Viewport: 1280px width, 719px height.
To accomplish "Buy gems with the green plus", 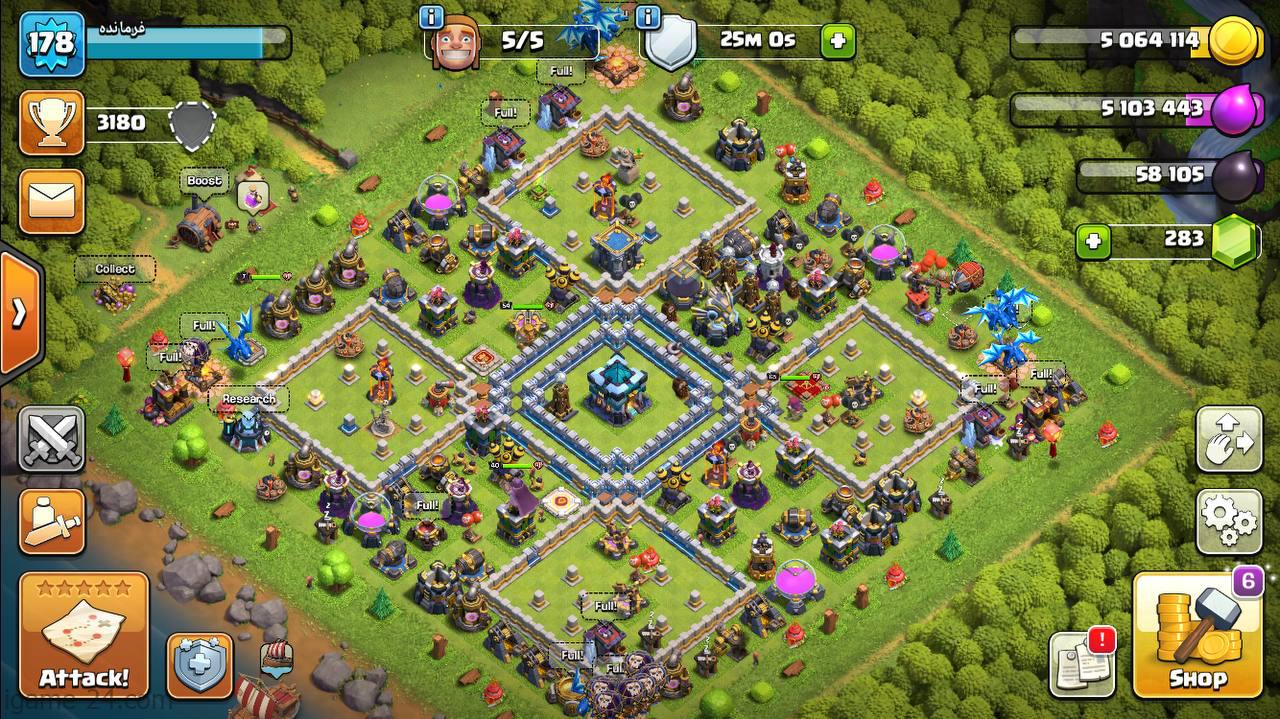I will click(x=1093, y=240).
